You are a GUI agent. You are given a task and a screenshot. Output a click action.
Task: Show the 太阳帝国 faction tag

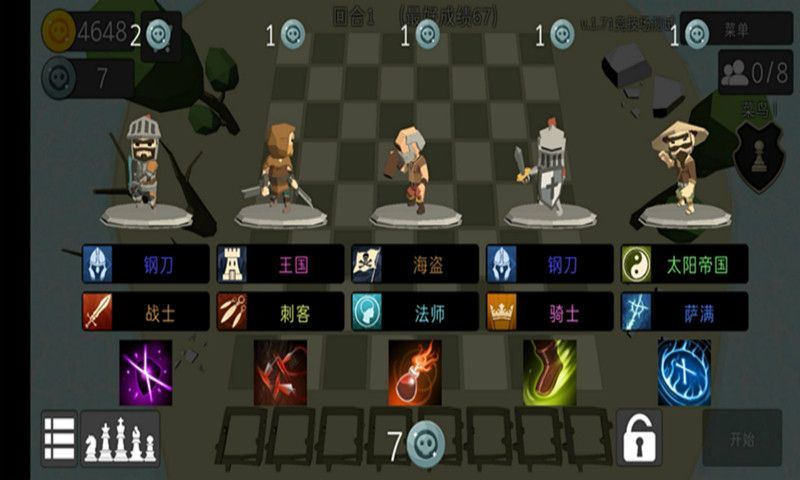tap(684, 265)
